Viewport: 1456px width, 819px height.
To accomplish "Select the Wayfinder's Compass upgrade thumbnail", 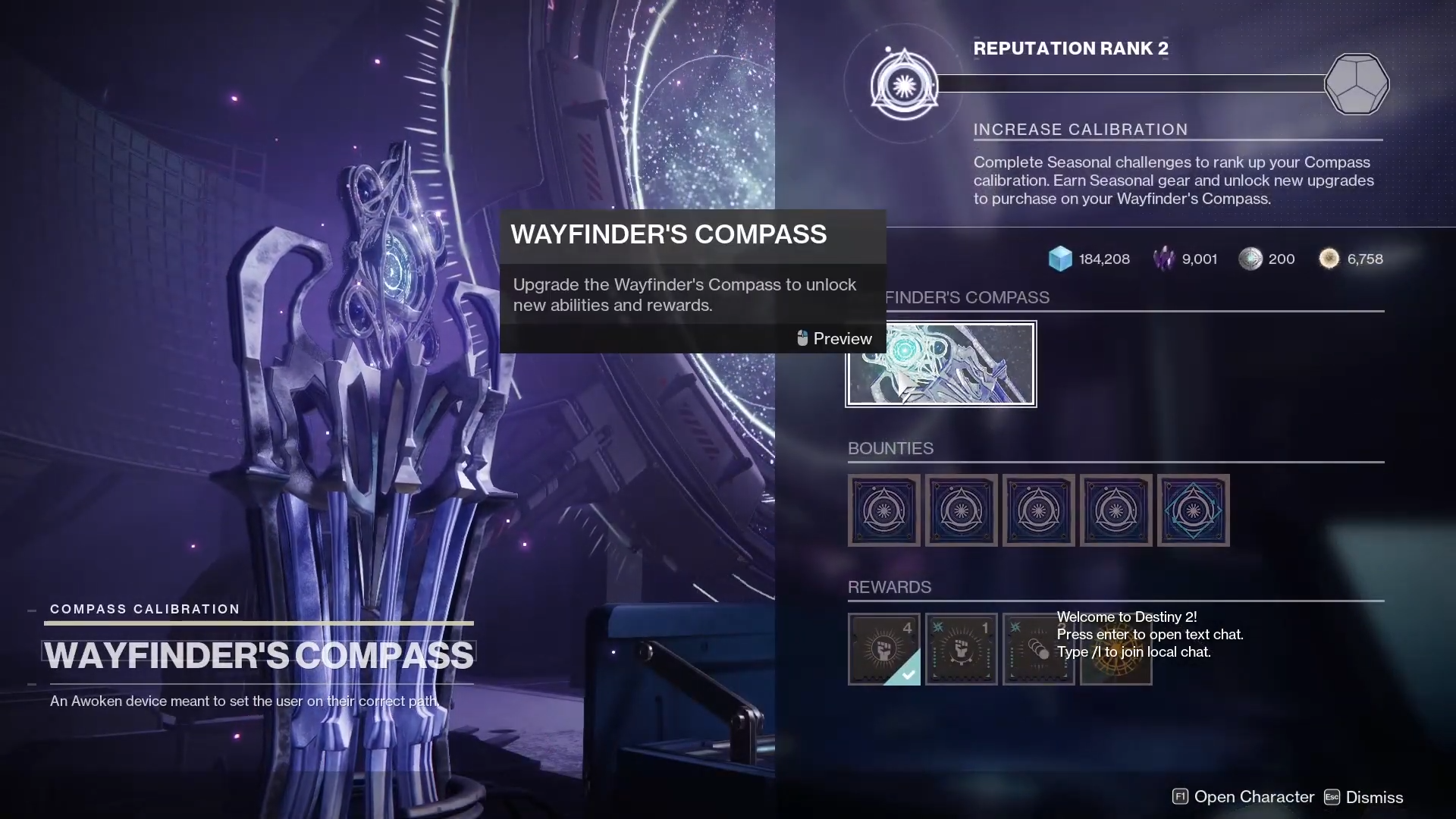I will (x=941, y=364).
